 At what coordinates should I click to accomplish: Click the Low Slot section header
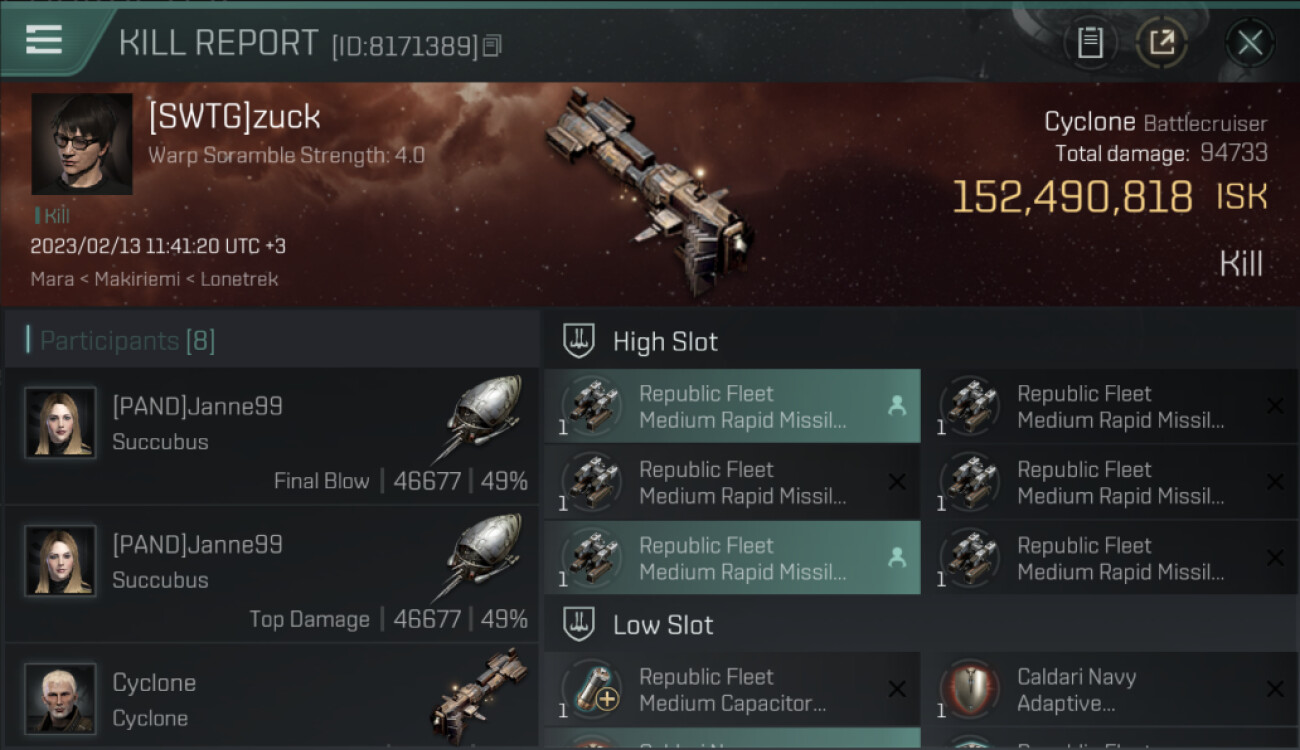point(663,625)
